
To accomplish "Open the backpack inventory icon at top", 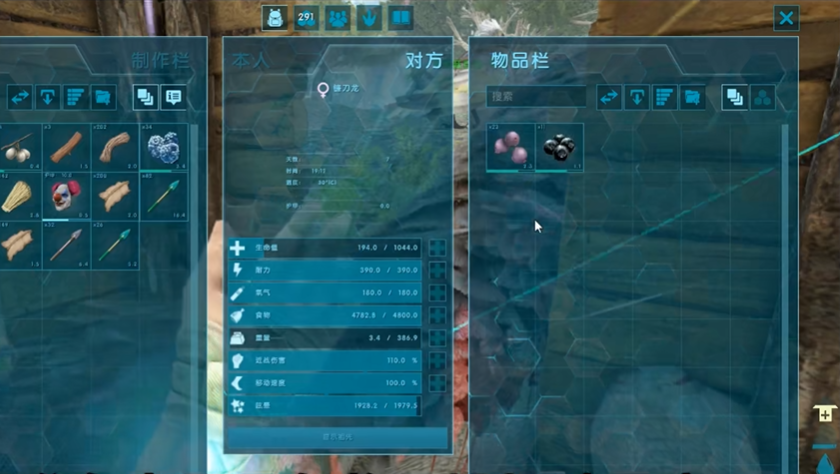I will tap(275, 18).
